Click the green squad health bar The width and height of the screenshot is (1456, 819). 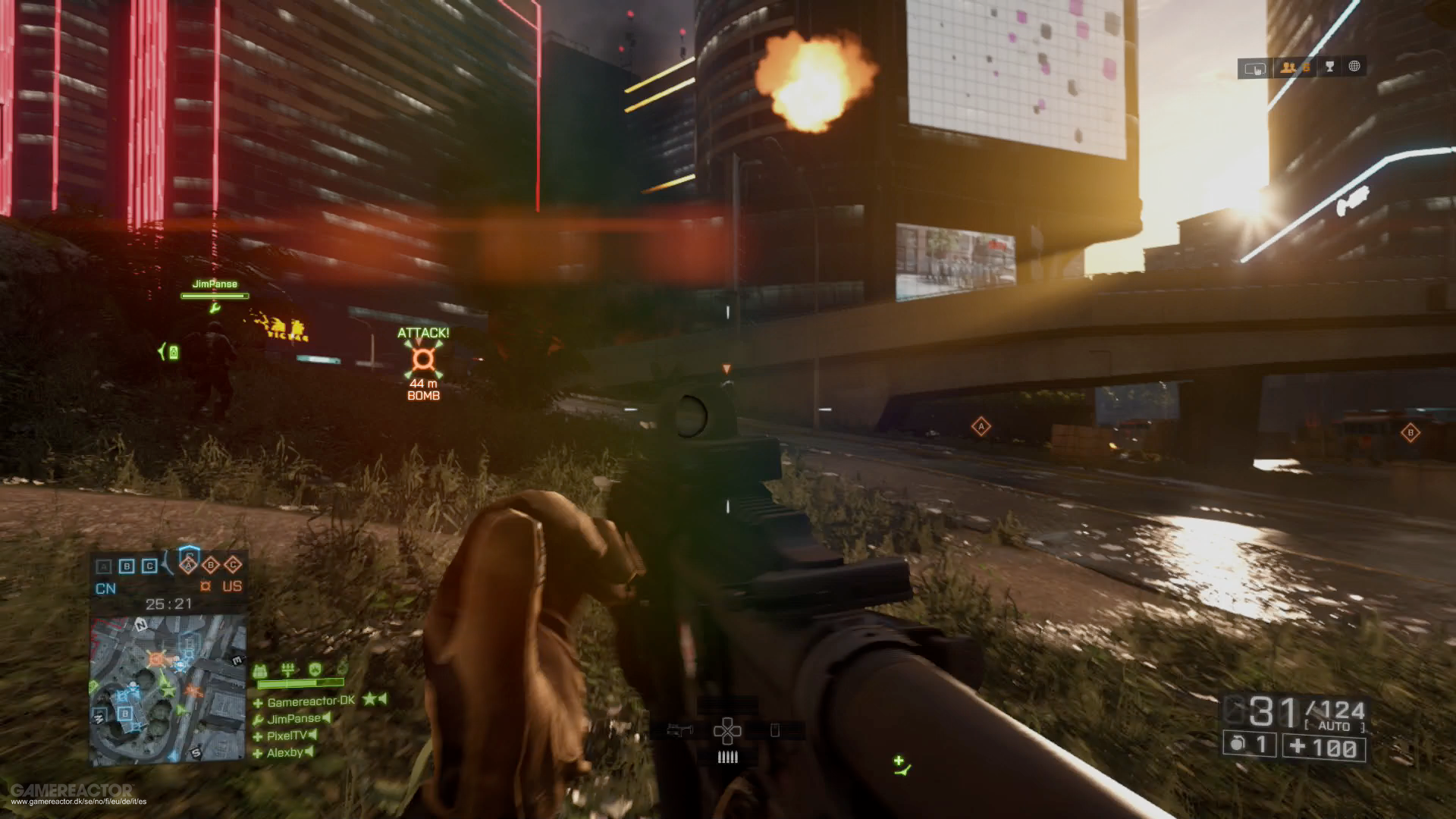(x=300, y=683)
